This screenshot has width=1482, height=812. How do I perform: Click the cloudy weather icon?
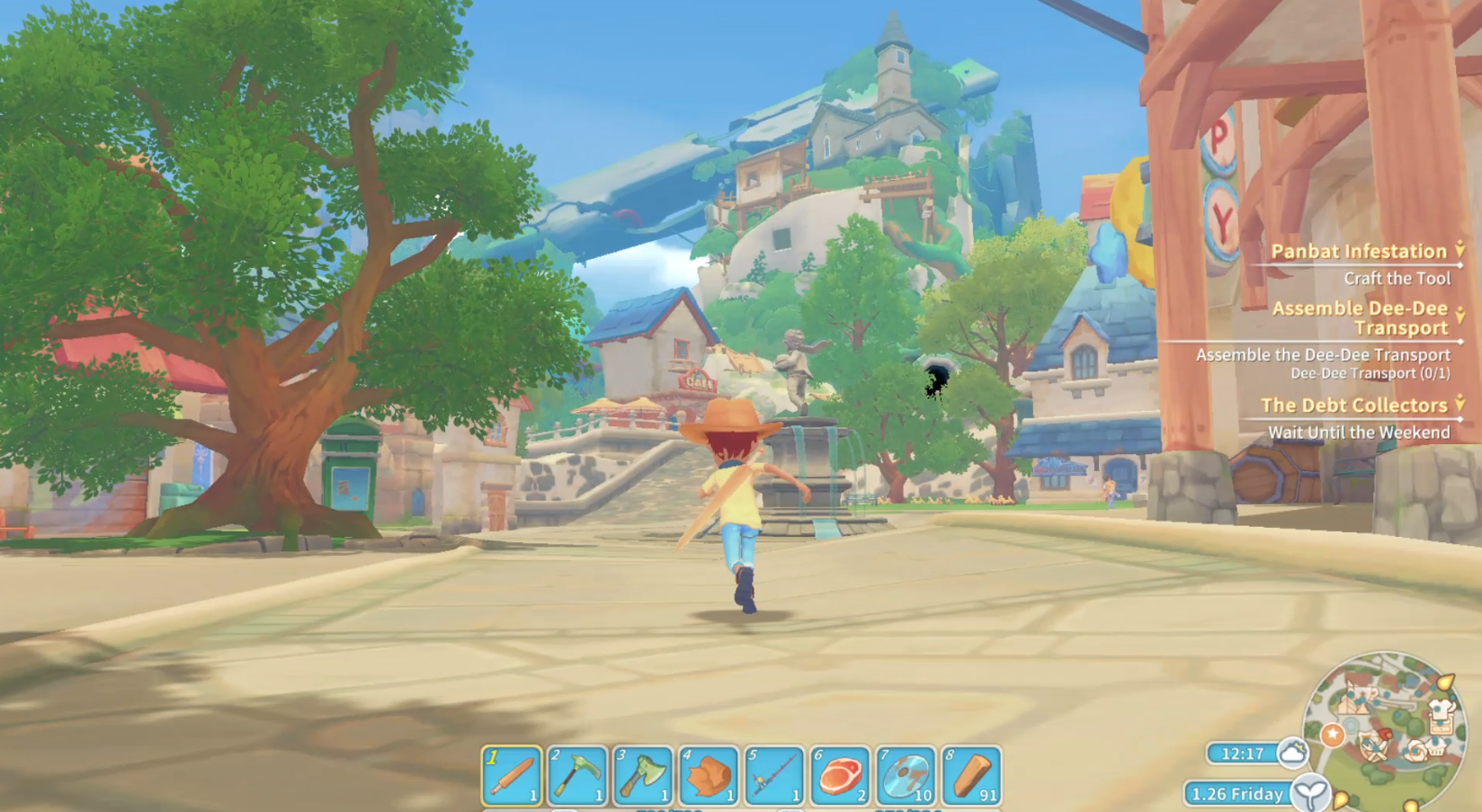[x=1292, y=753]
